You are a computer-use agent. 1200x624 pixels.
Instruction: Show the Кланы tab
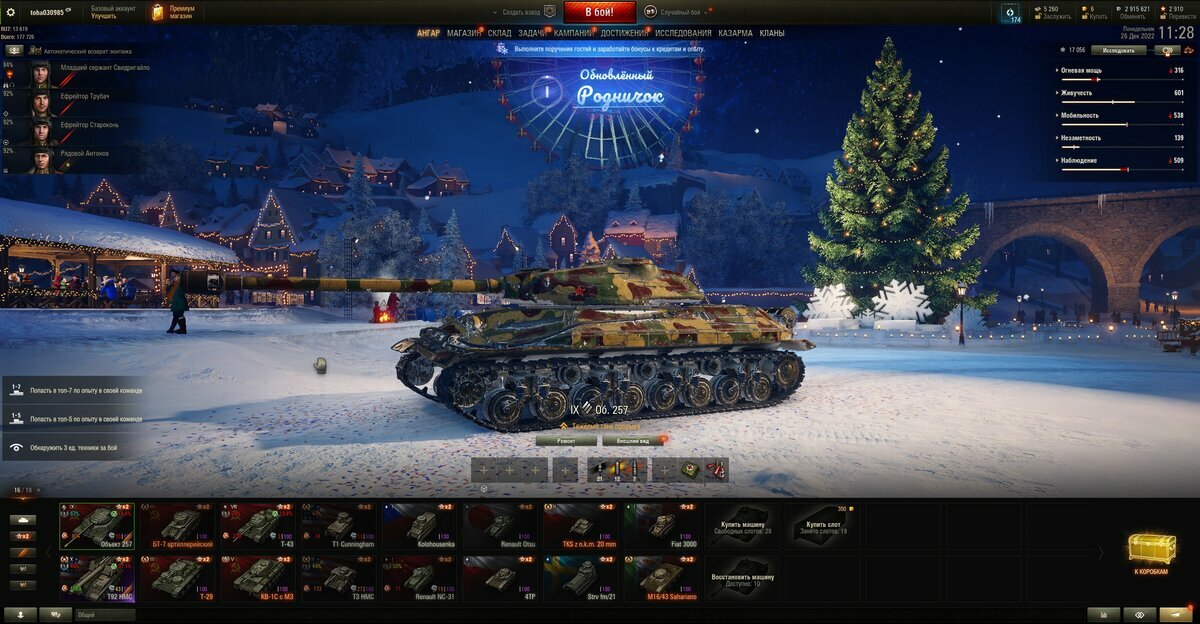pyautogui.click(x=772, y=33)
